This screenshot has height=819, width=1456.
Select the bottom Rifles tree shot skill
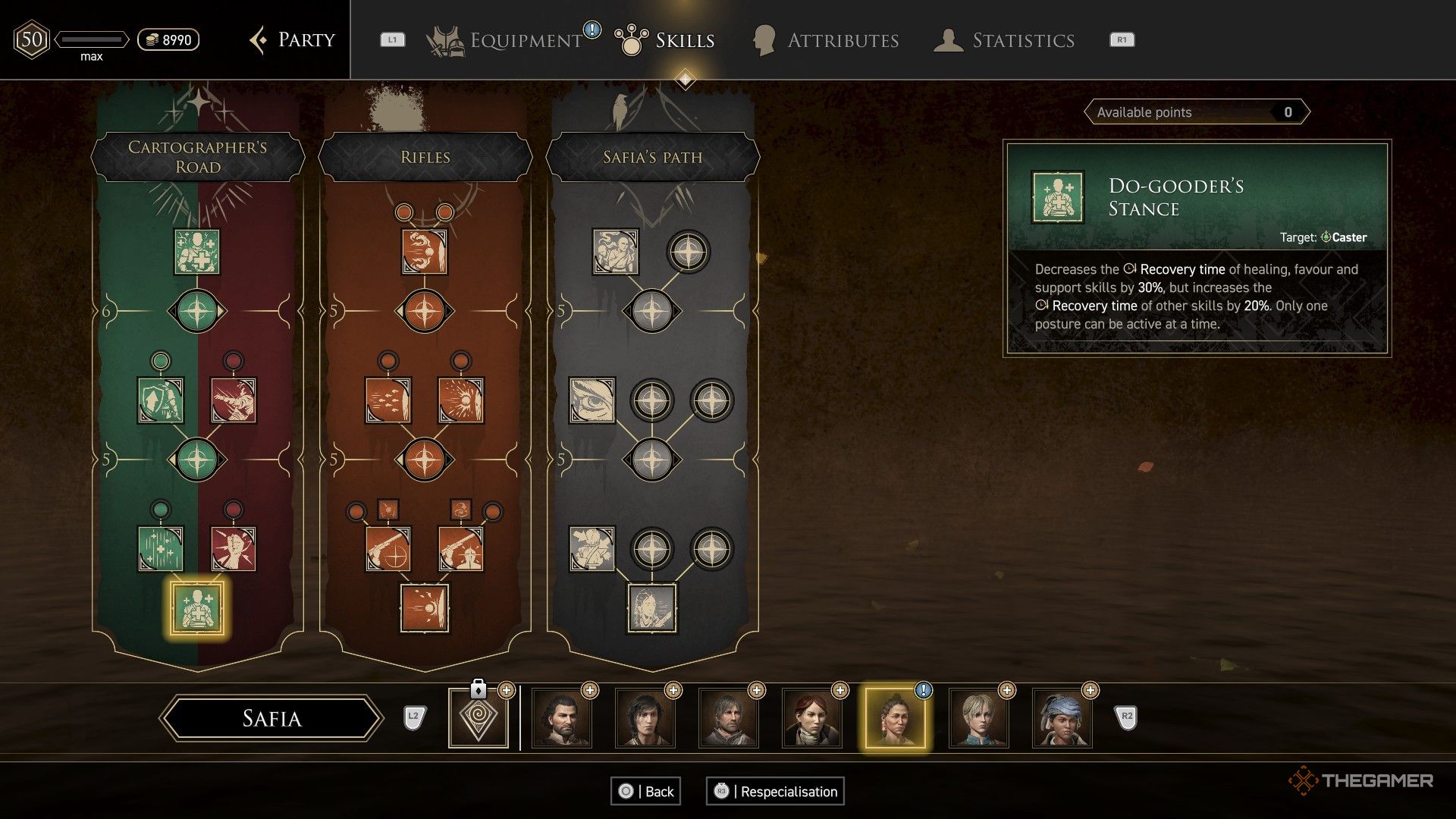click(425, 607)
